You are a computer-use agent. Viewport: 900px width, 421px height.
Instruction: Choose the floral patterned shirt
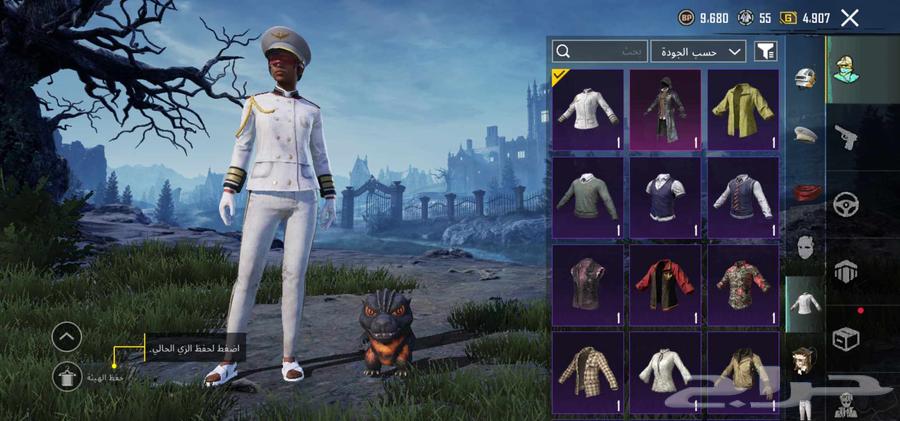pyautogui.click(x=743, y=284)
